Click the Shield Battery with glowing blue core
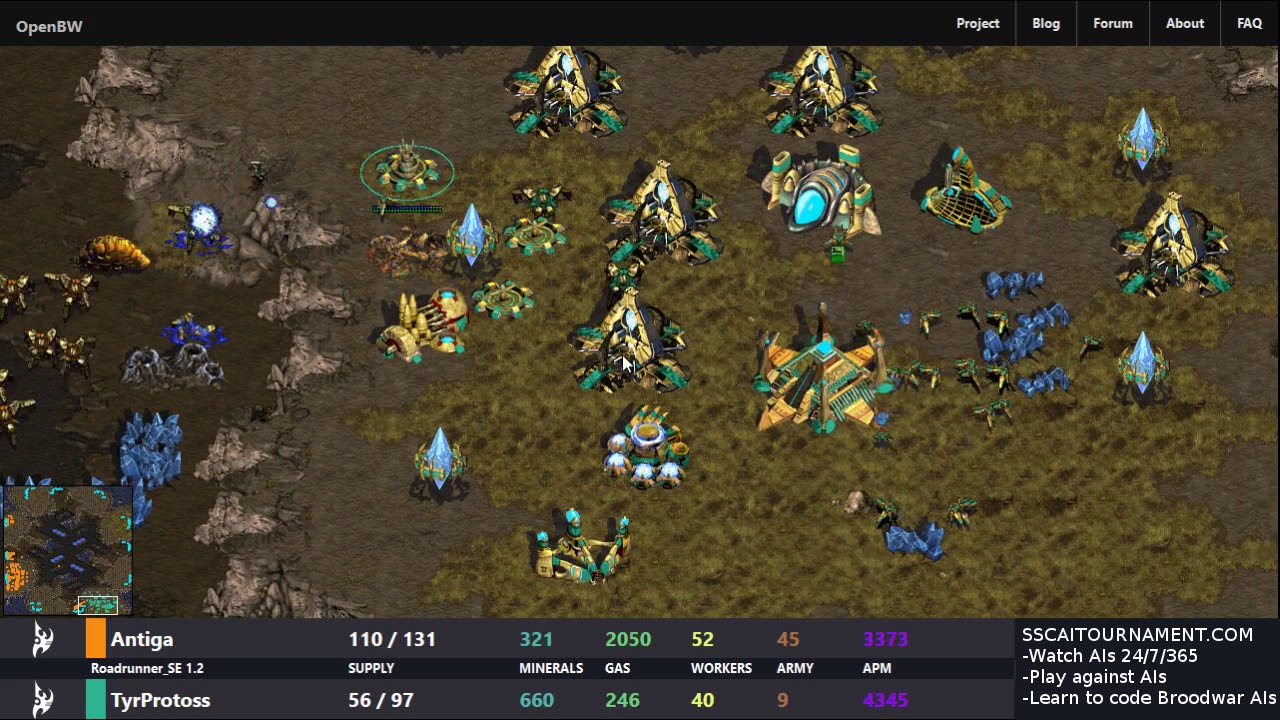1280x720 pixels. (x=645, y=435)
